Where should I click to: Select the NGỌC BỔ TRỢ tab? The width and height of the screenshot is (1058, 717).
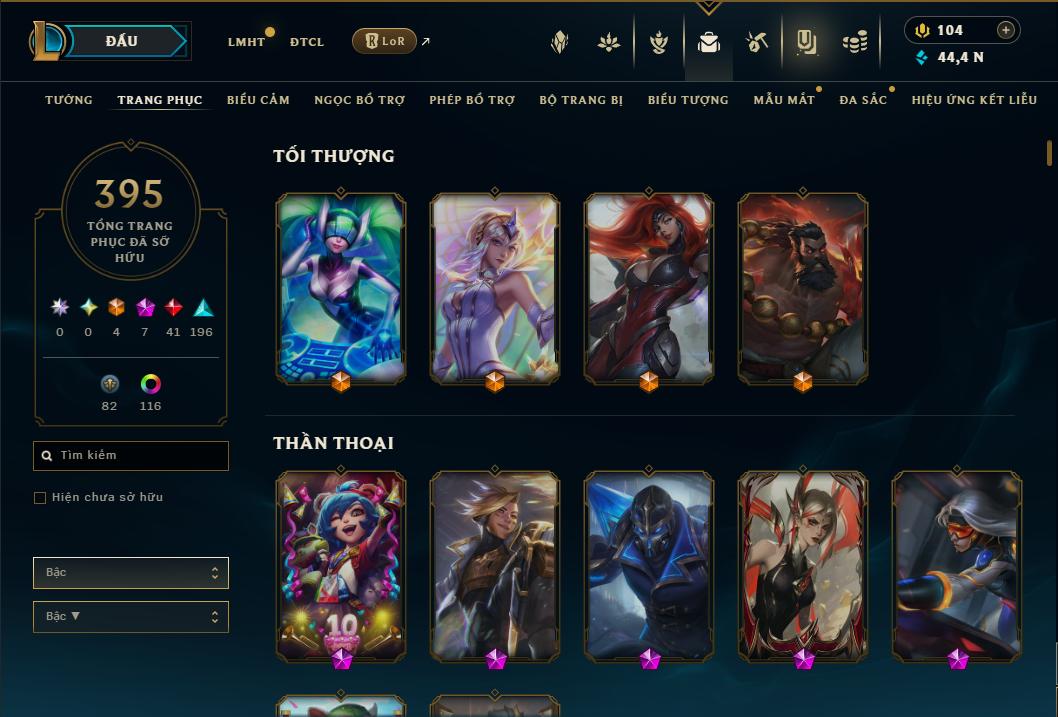pos(359,100)
